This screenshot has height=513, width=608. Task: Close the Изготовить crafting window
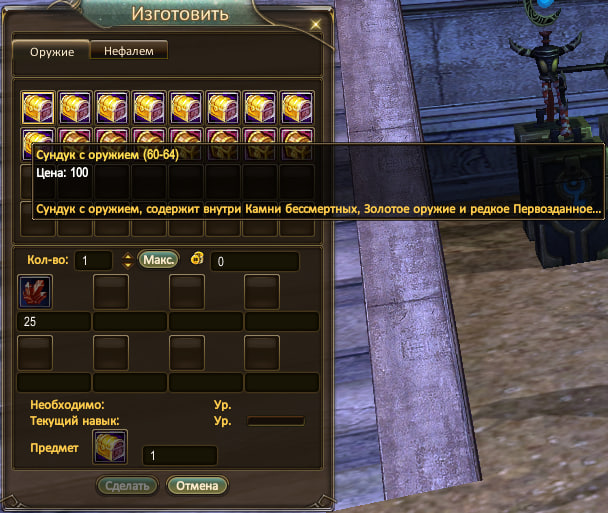pyautogui.click(x=317, y=21)
